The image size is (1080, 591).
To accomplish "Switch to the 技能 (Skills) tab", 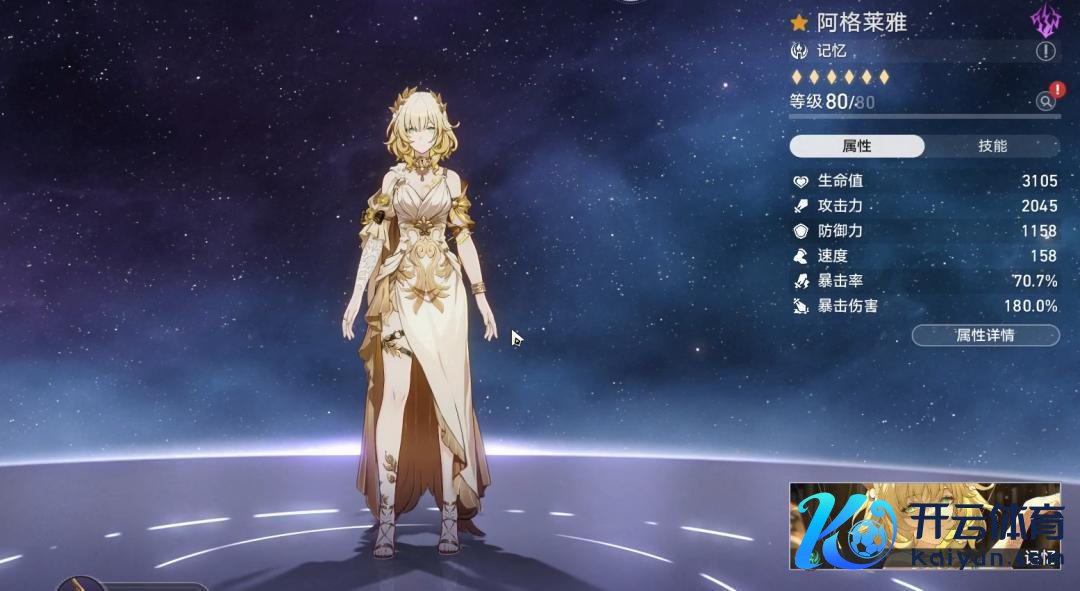I will (992, 146).
